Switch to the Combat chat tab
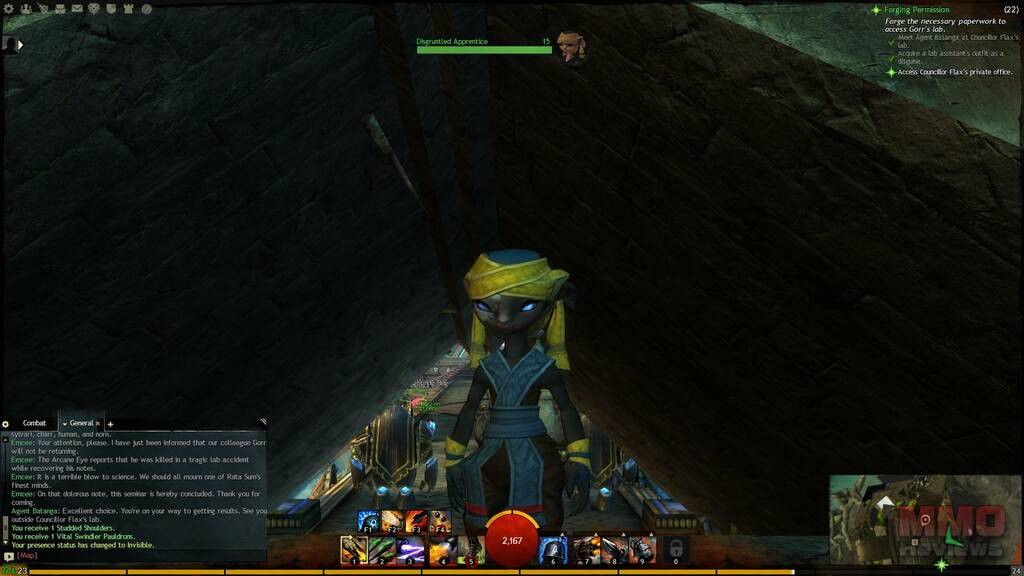Screen dimensions: 1024x576 (x=35, y=424)
